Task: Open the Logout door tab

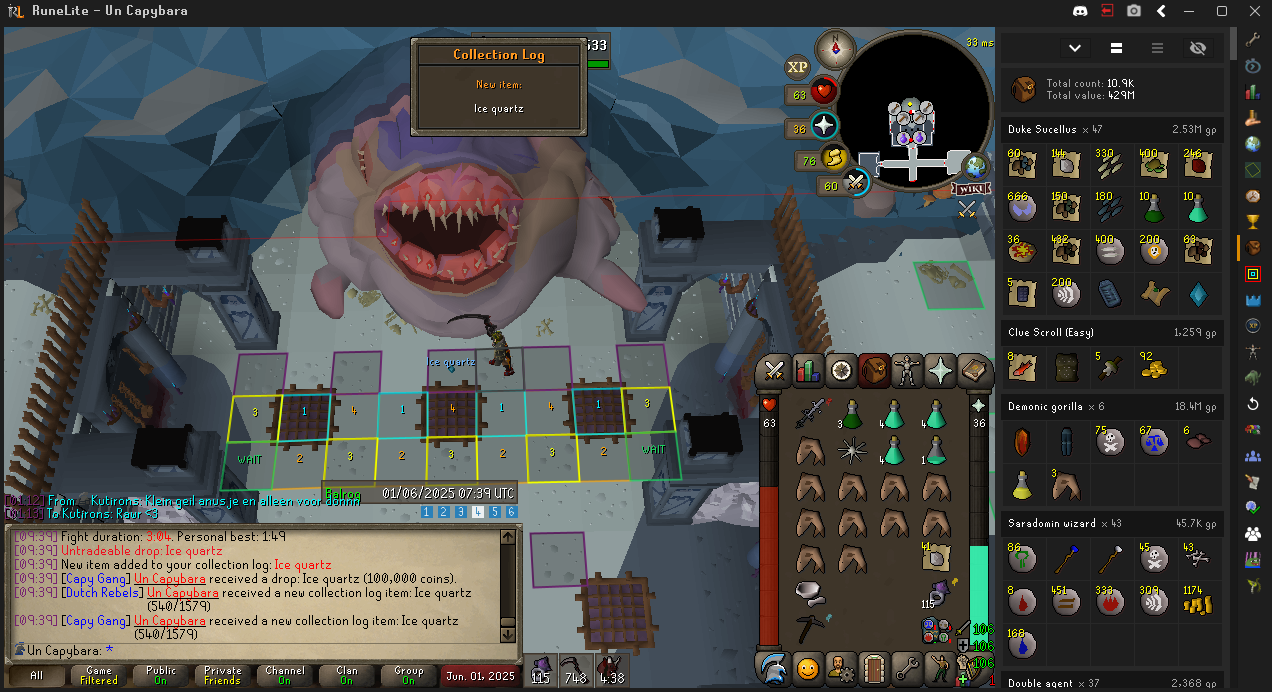Action: point(874,666)
